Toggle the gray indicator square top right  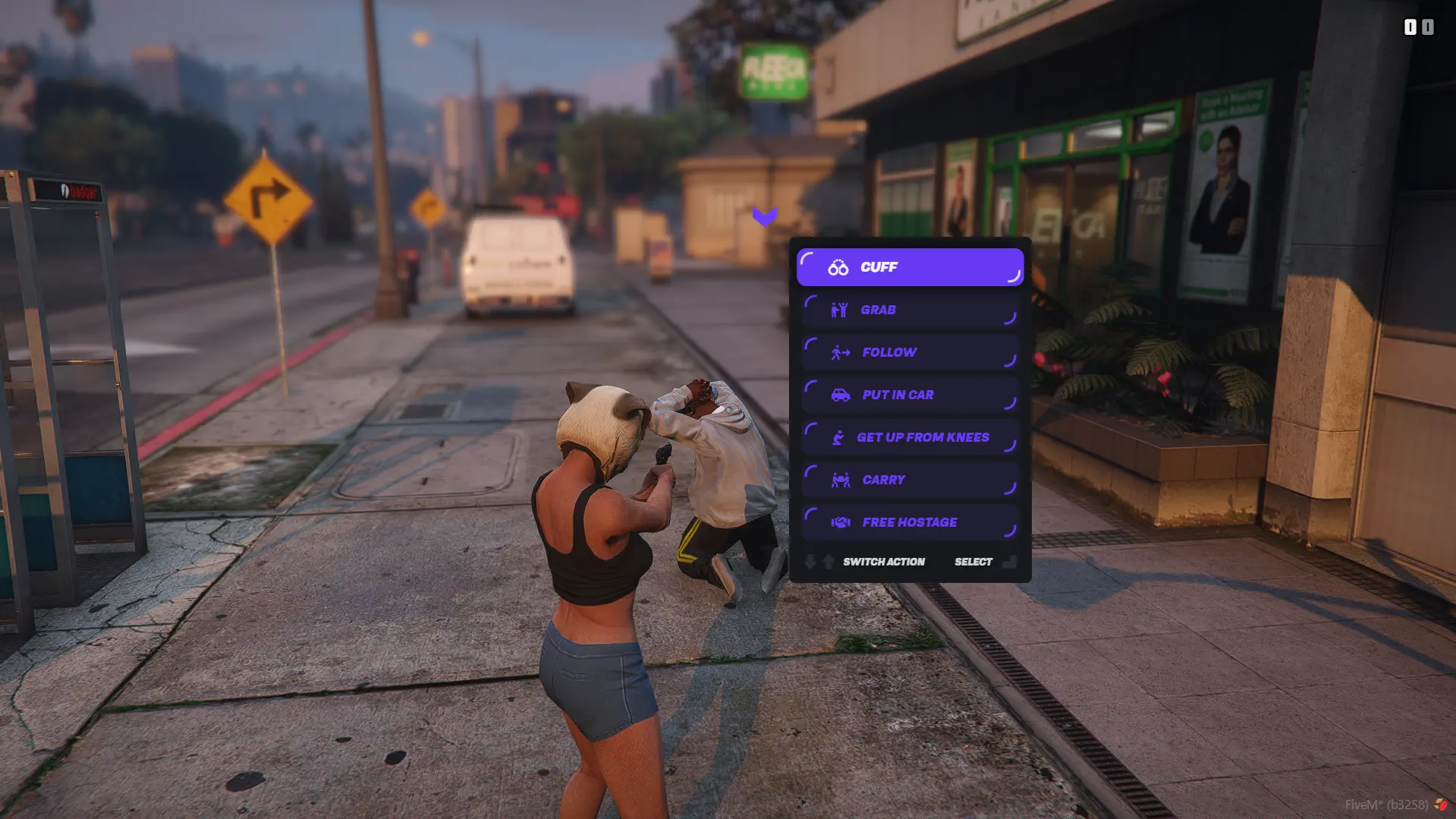[1427, 27]
